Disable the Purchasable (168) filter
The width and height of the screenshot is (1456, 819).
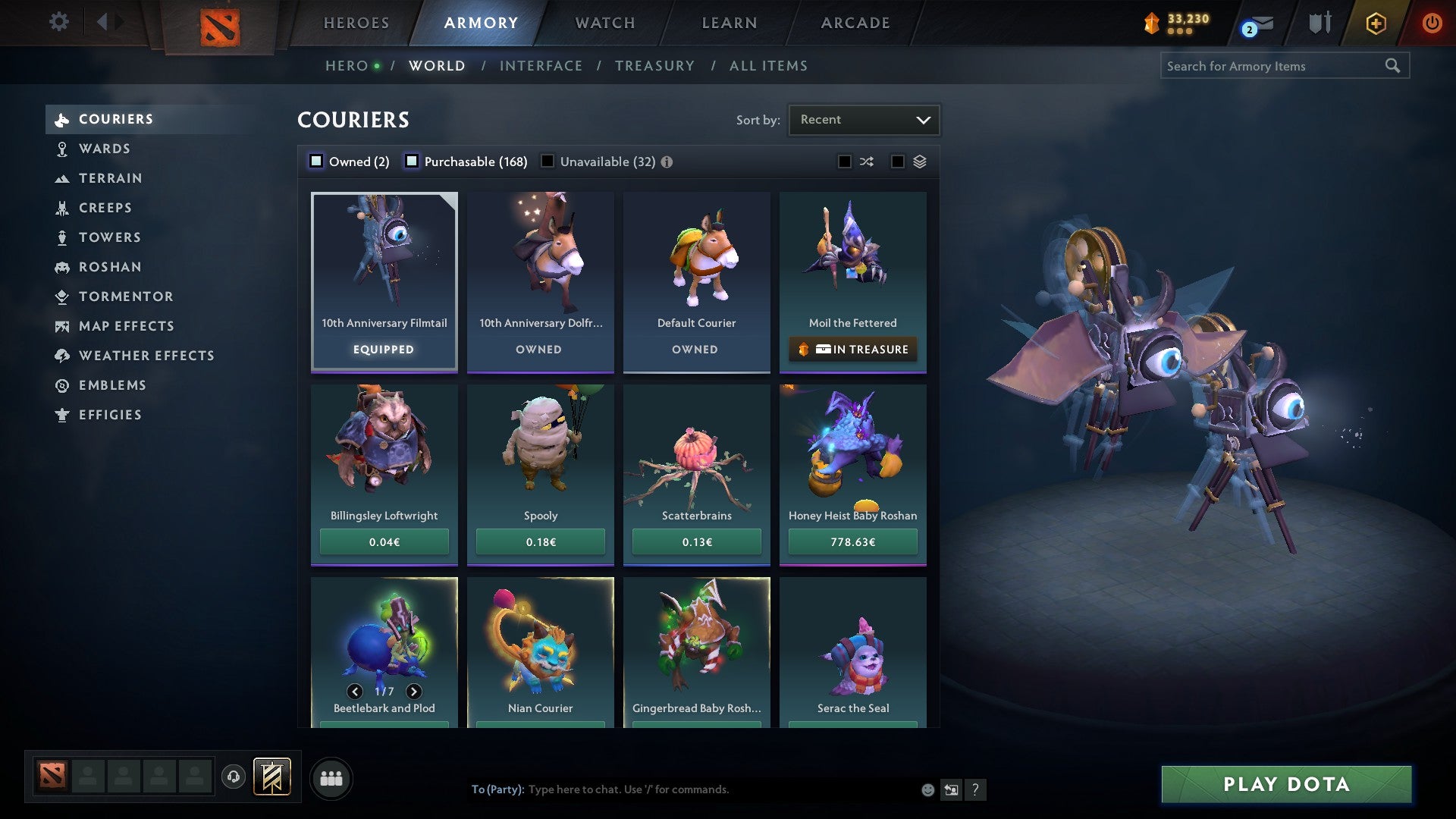[x=412, y=161]
